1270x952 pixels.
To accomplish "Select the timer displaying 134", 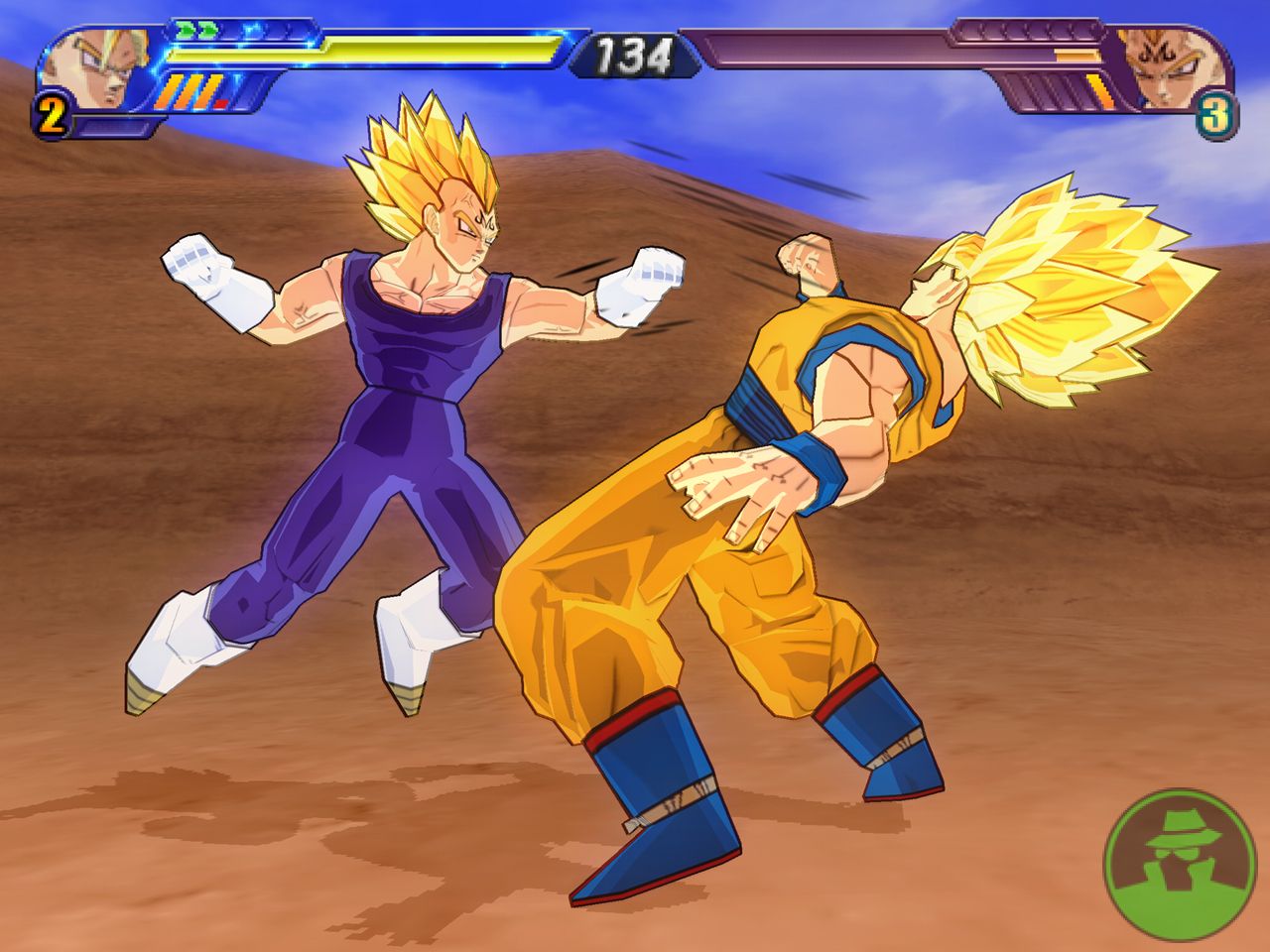I will pos(635,55).
